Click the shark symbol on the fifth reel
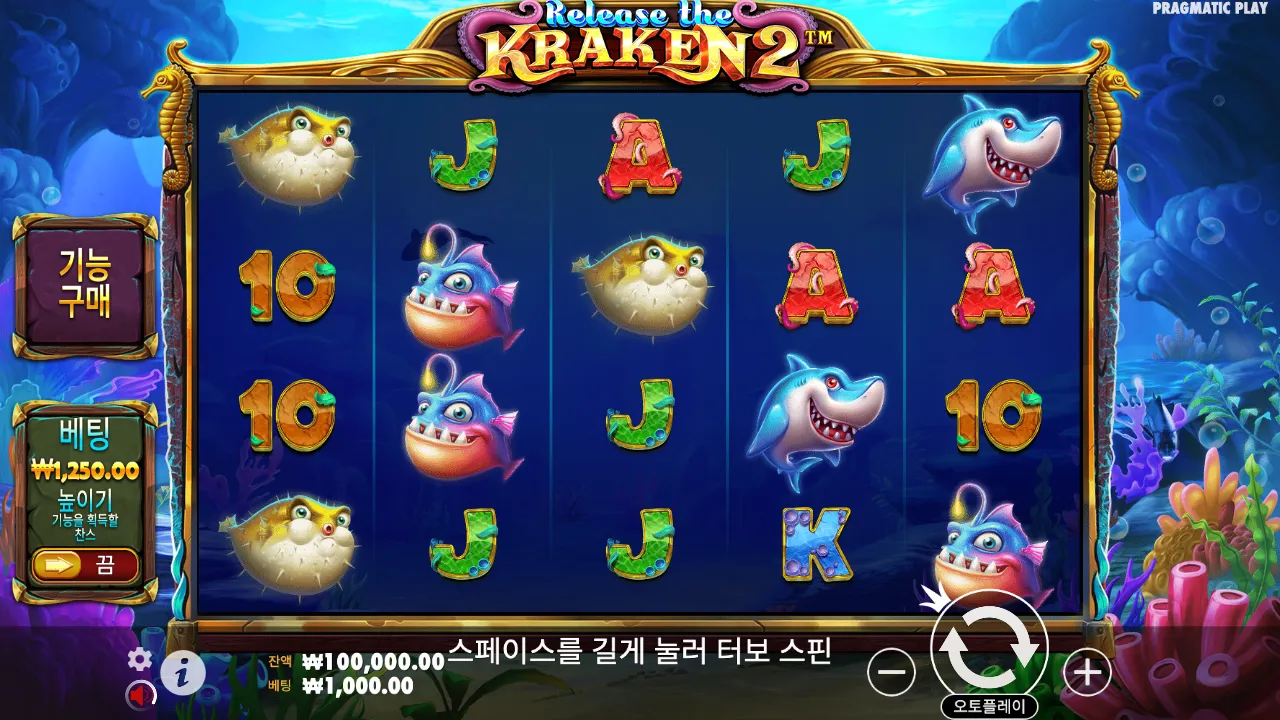Screen dimensions: 1280x720 (x=995, y=155)
